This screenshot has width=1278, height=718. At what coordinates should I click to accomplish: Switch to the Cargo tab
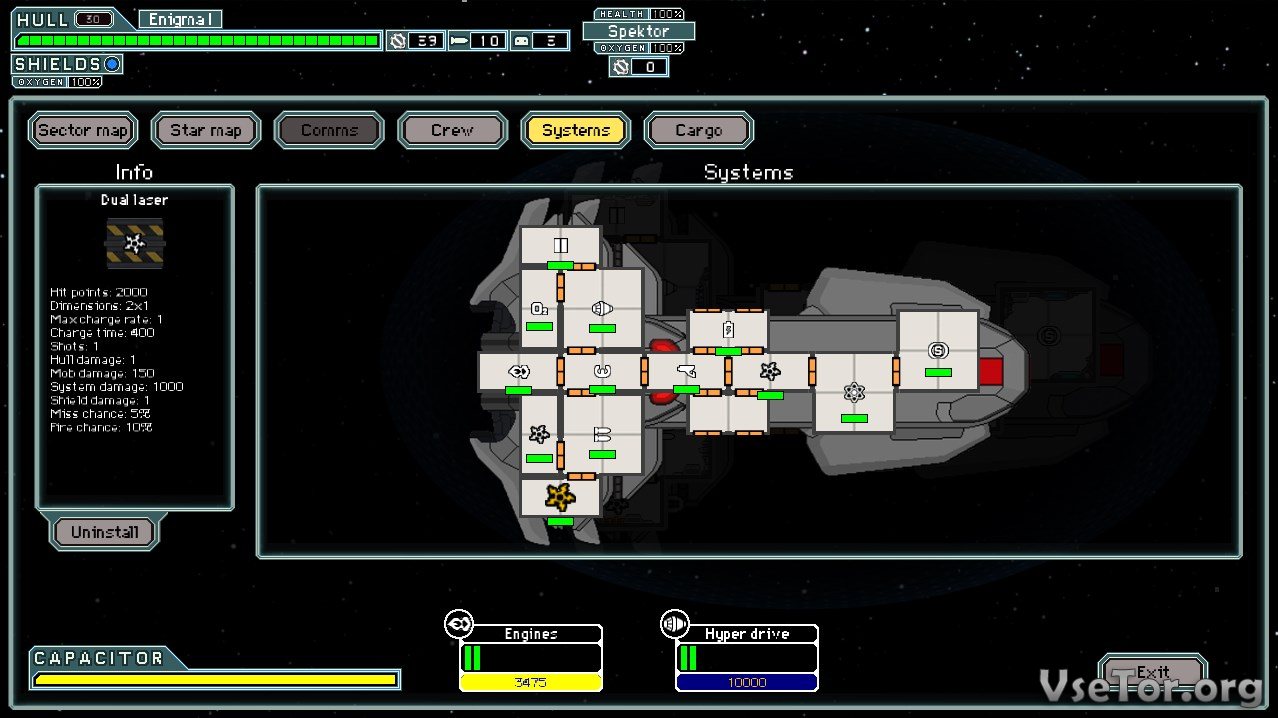pyautogui.click(x=698, y=130)
